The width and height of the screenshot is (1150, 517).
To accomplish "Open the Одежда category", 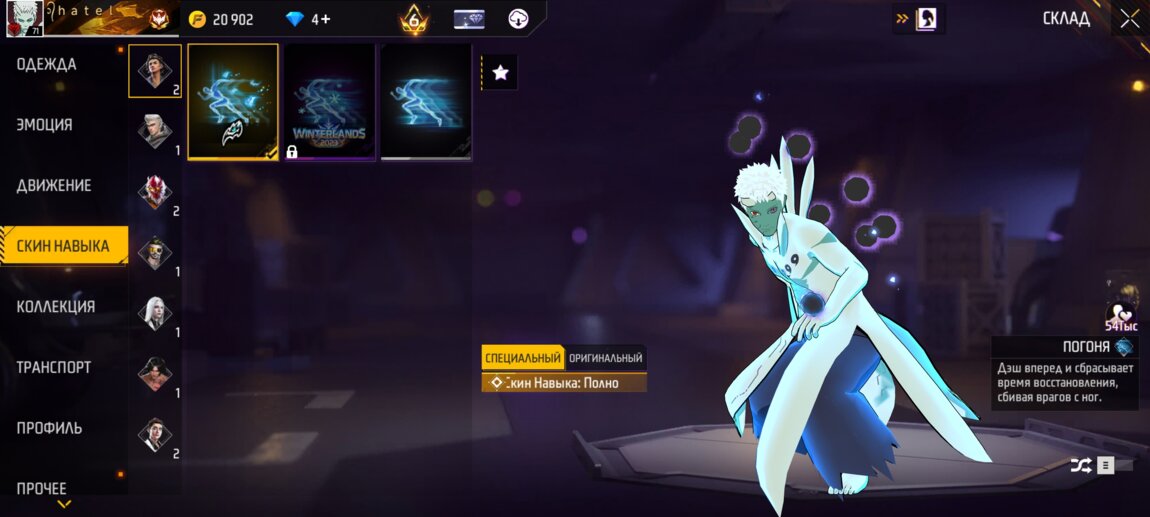I will click(47, 65).
